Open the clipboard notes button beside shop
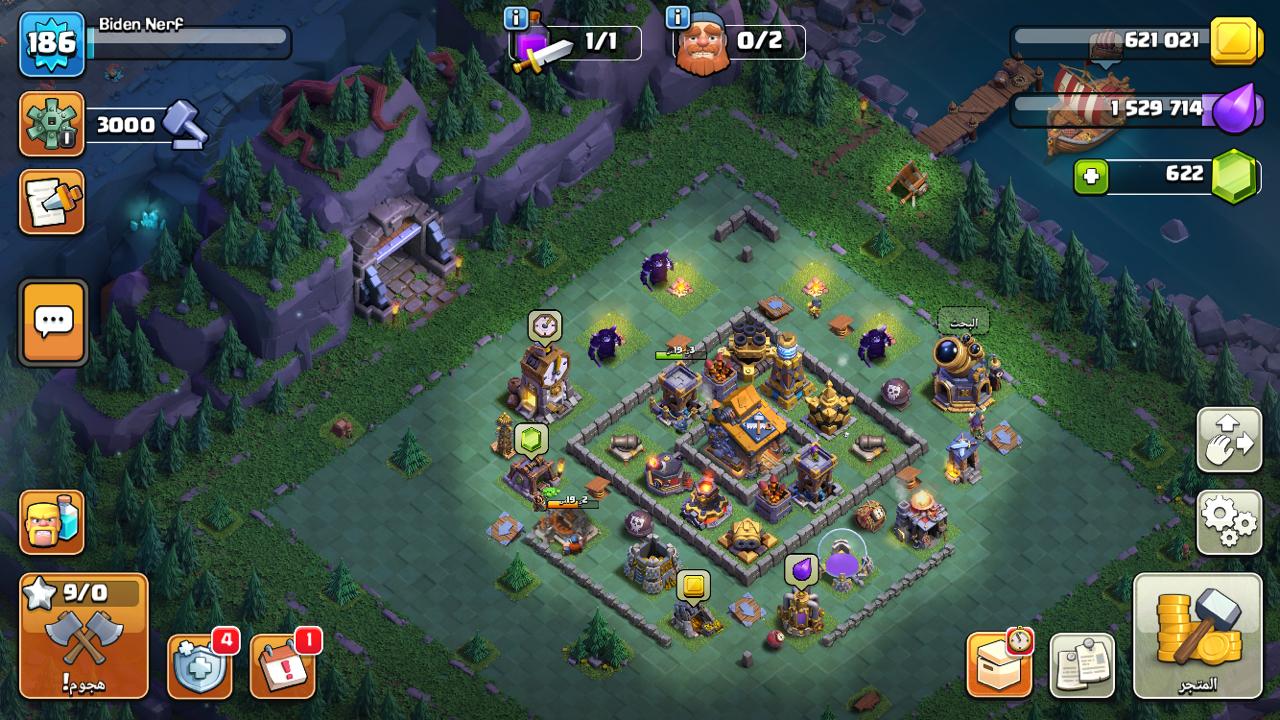 [1082, 666]
